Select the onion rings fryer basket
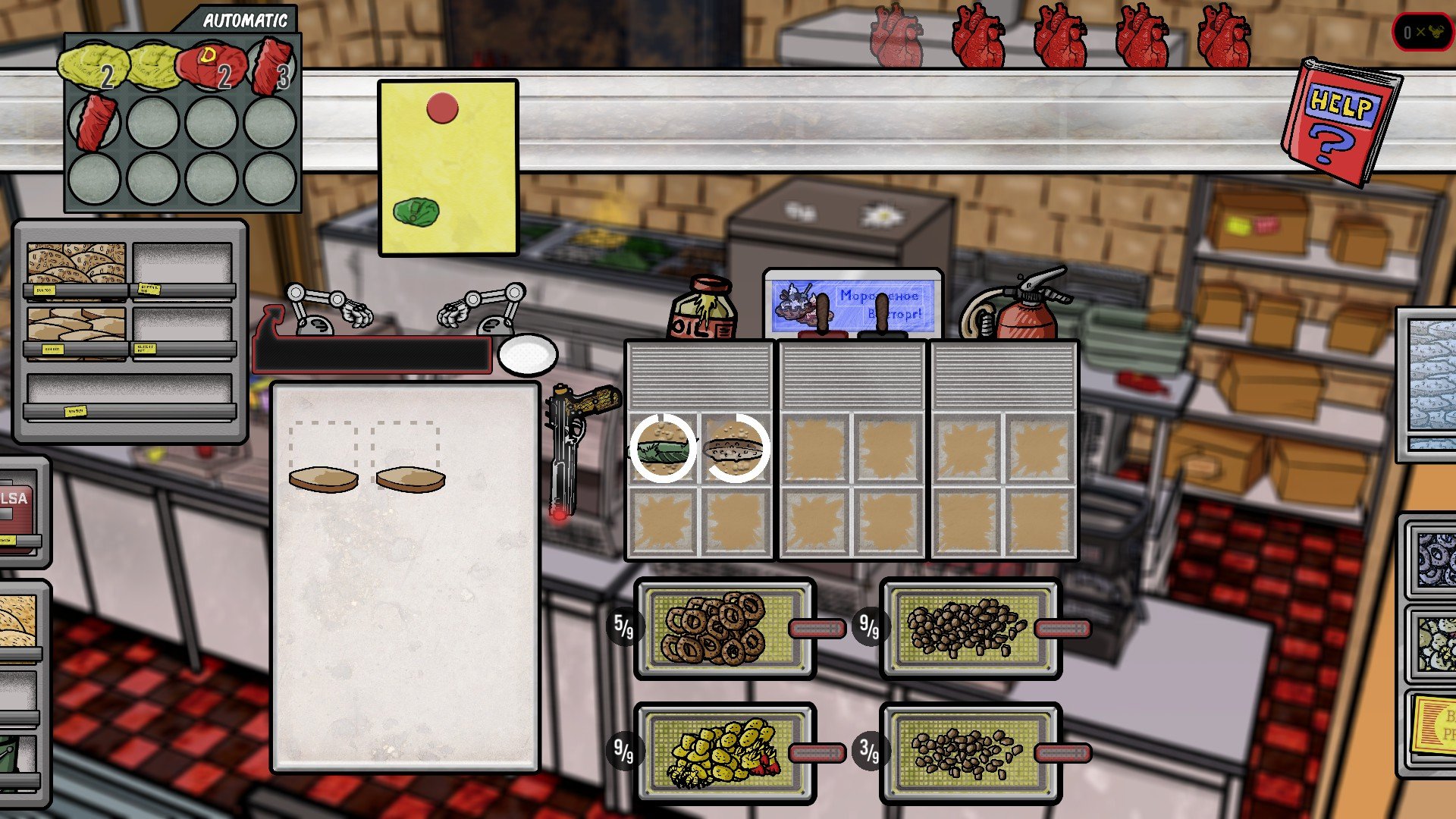The width and height of the screenshot is (1456, 819). click(724, 629)
